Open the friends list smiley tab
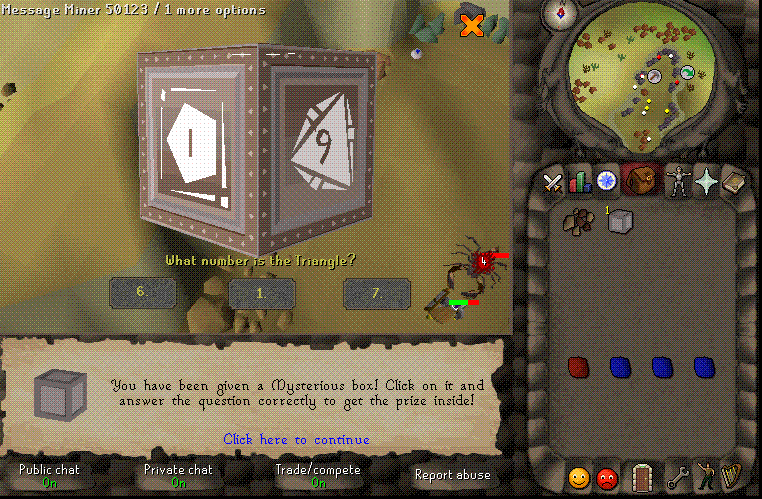This screenshot has width=762, height=499. coord(579,478)
